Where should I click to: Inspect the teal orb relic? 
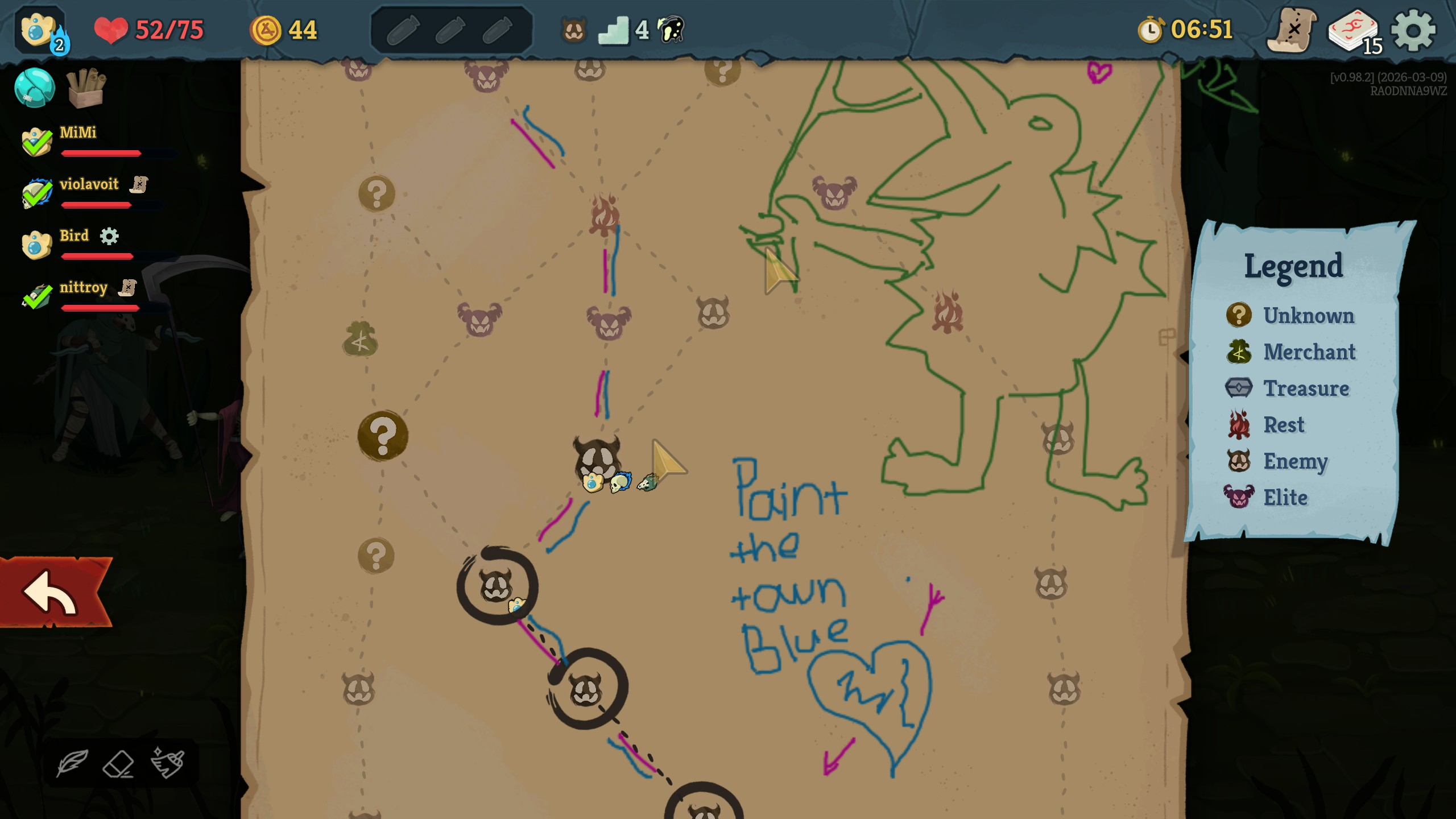tap(35, 88)
